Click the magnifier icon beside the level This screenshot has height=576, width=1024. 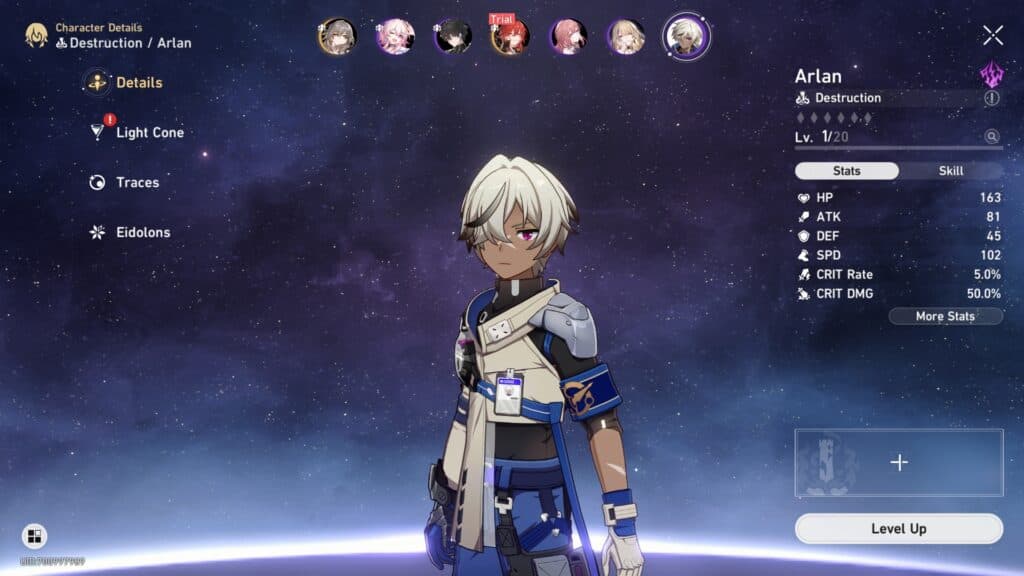tap(991, 137)
